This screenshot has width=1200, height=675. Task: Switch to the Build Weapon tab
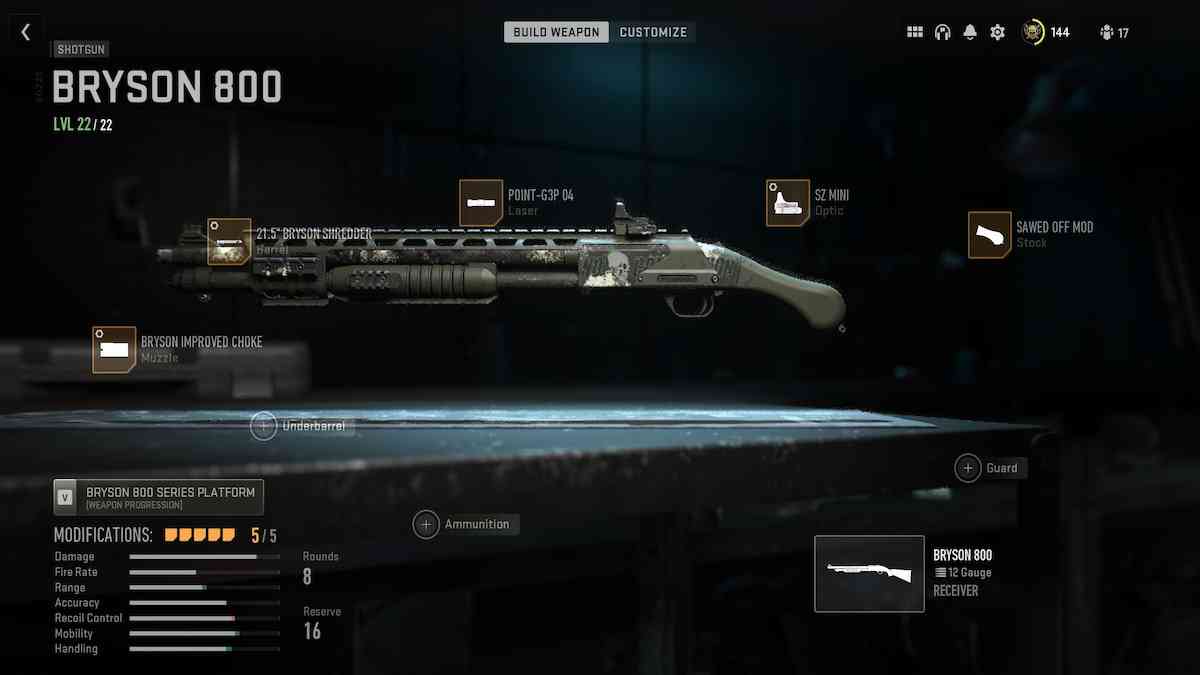click(x=556, y=32)
